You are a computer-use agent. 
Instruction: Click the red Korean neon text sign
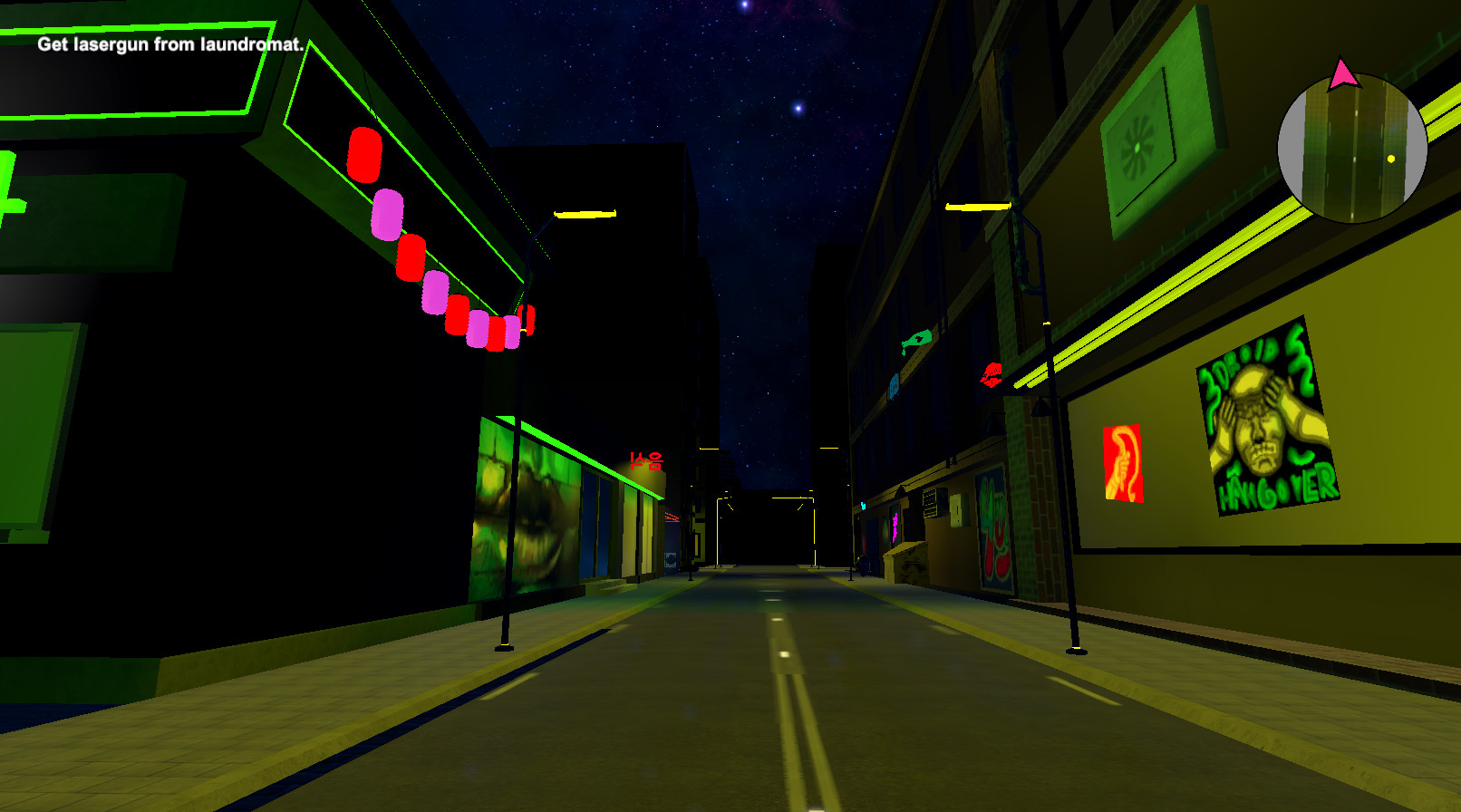tap(648, 458)
